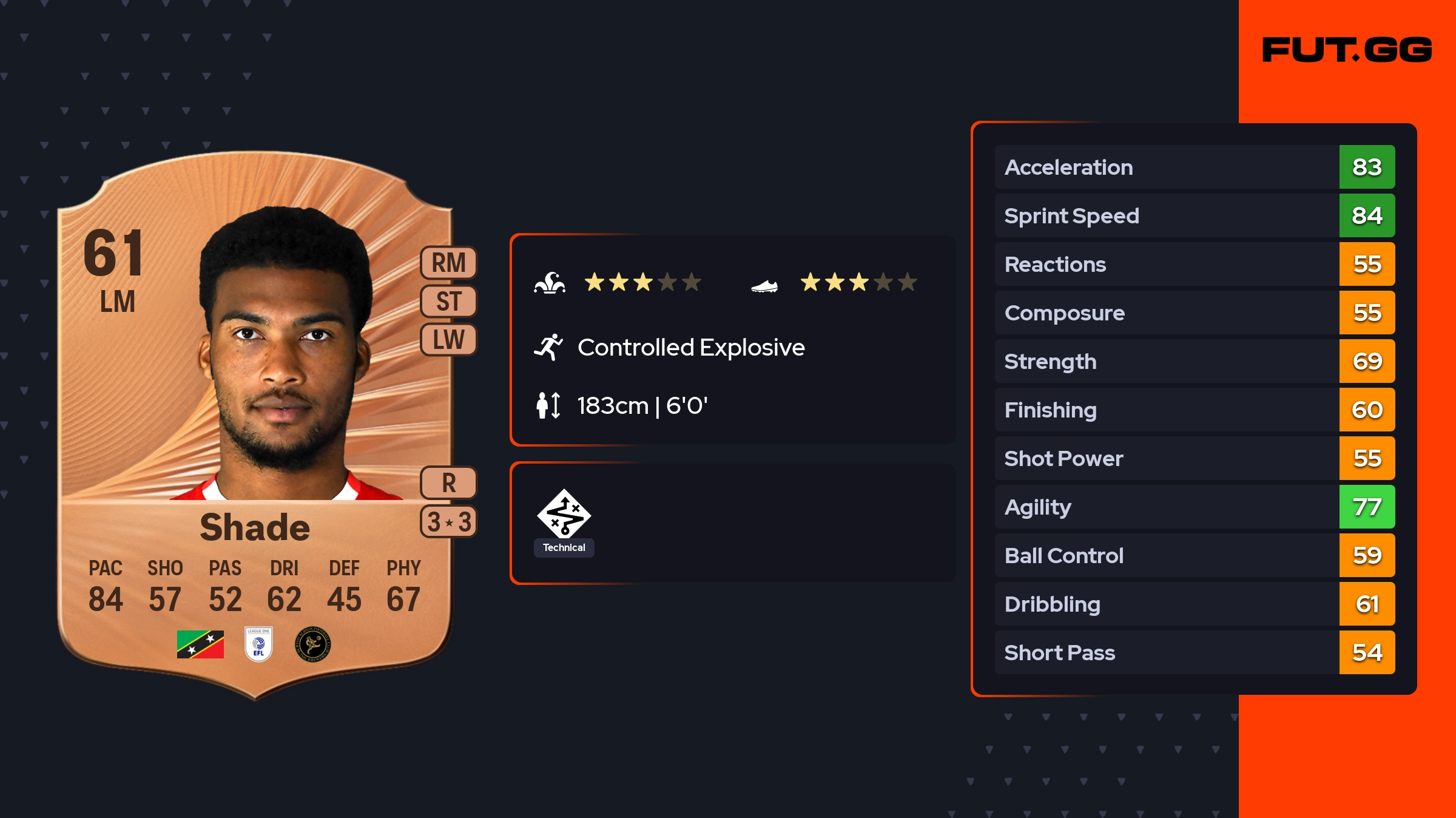Click the round club crest on the card
The width and height of the screenshot is (1456, 818).
[312, 644]
